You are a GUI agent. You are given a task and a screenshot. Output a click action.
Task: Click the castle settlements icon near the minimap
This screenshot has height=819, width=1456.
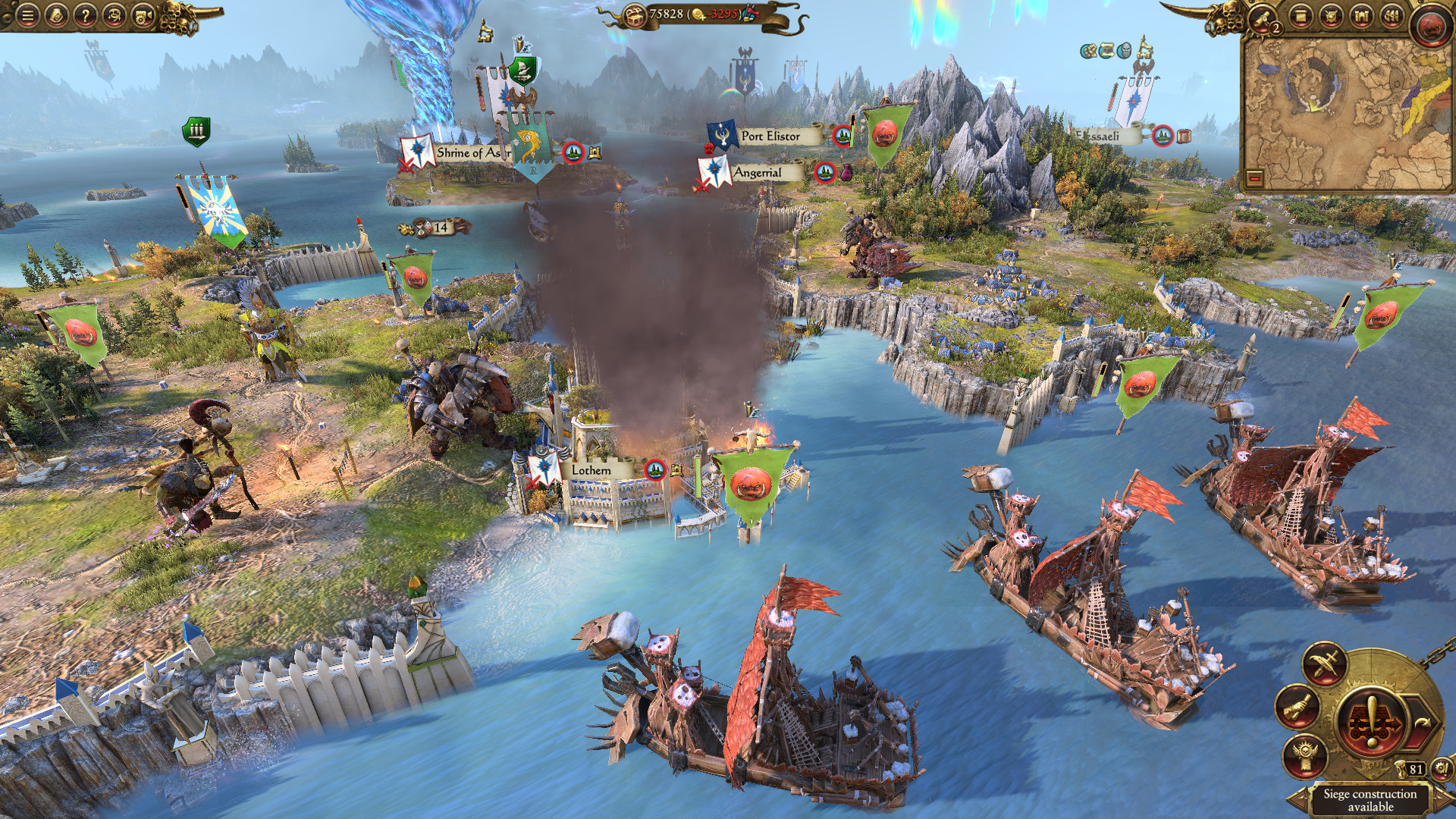1362,16
